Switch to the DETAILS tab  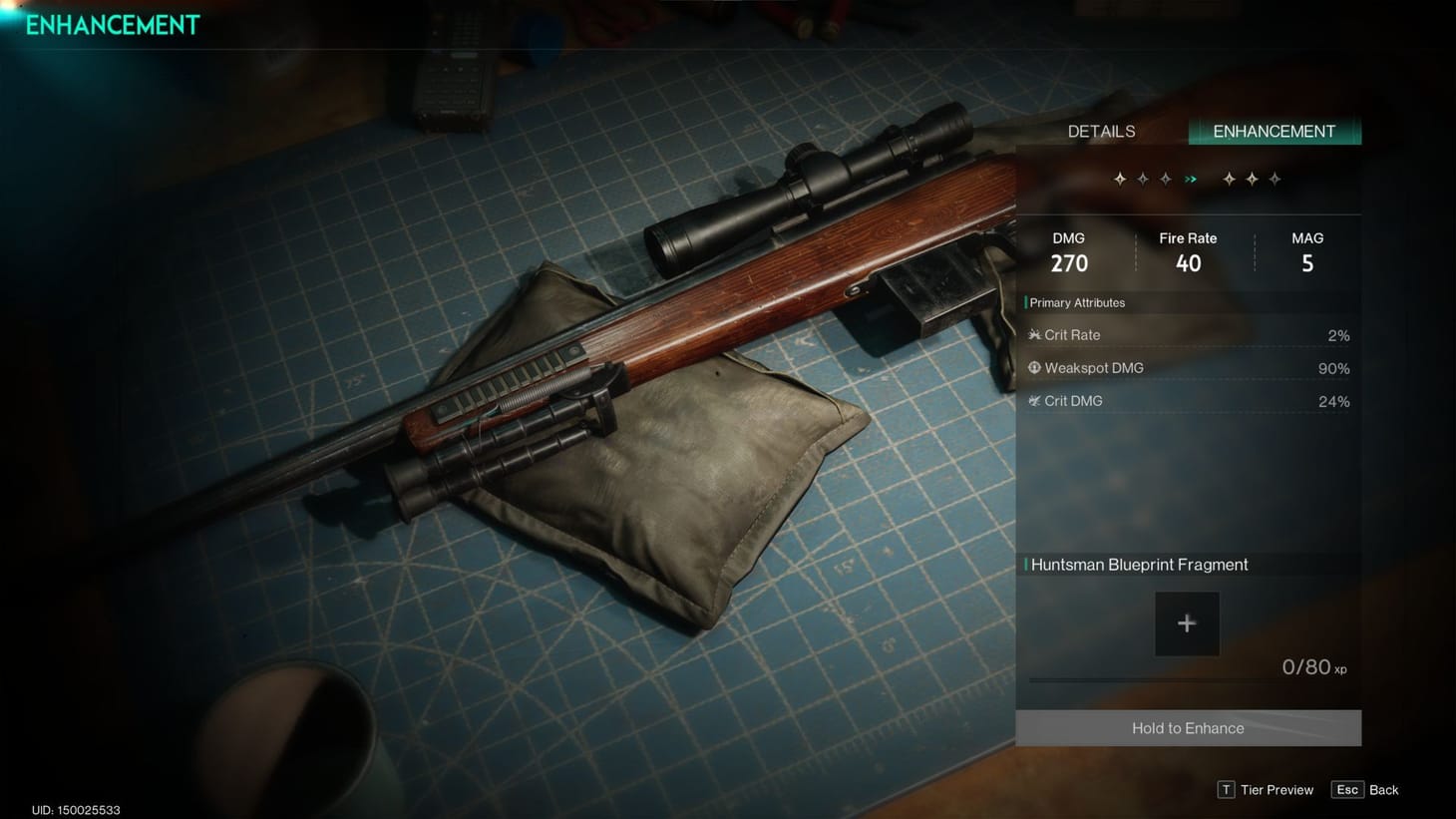[1101, 131]
